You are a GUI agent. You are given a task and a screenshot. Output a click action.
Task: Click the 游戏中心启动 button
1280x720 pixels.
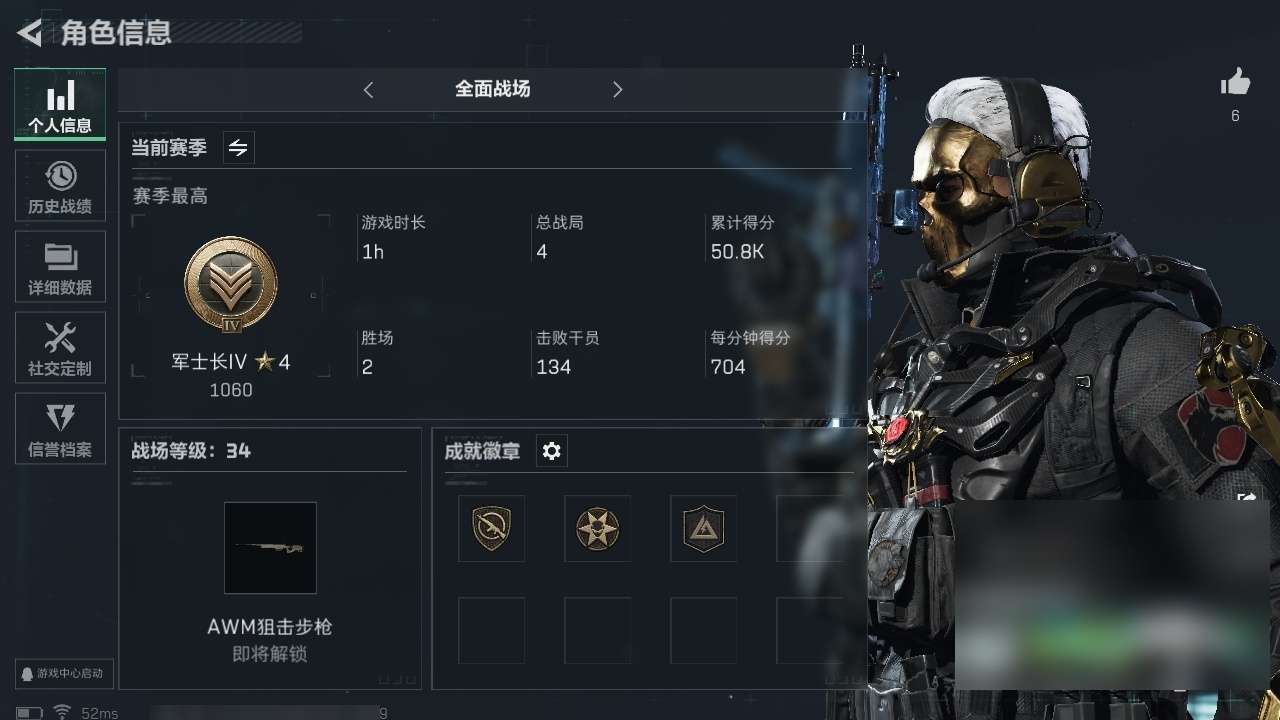click(x=64, y=673)
